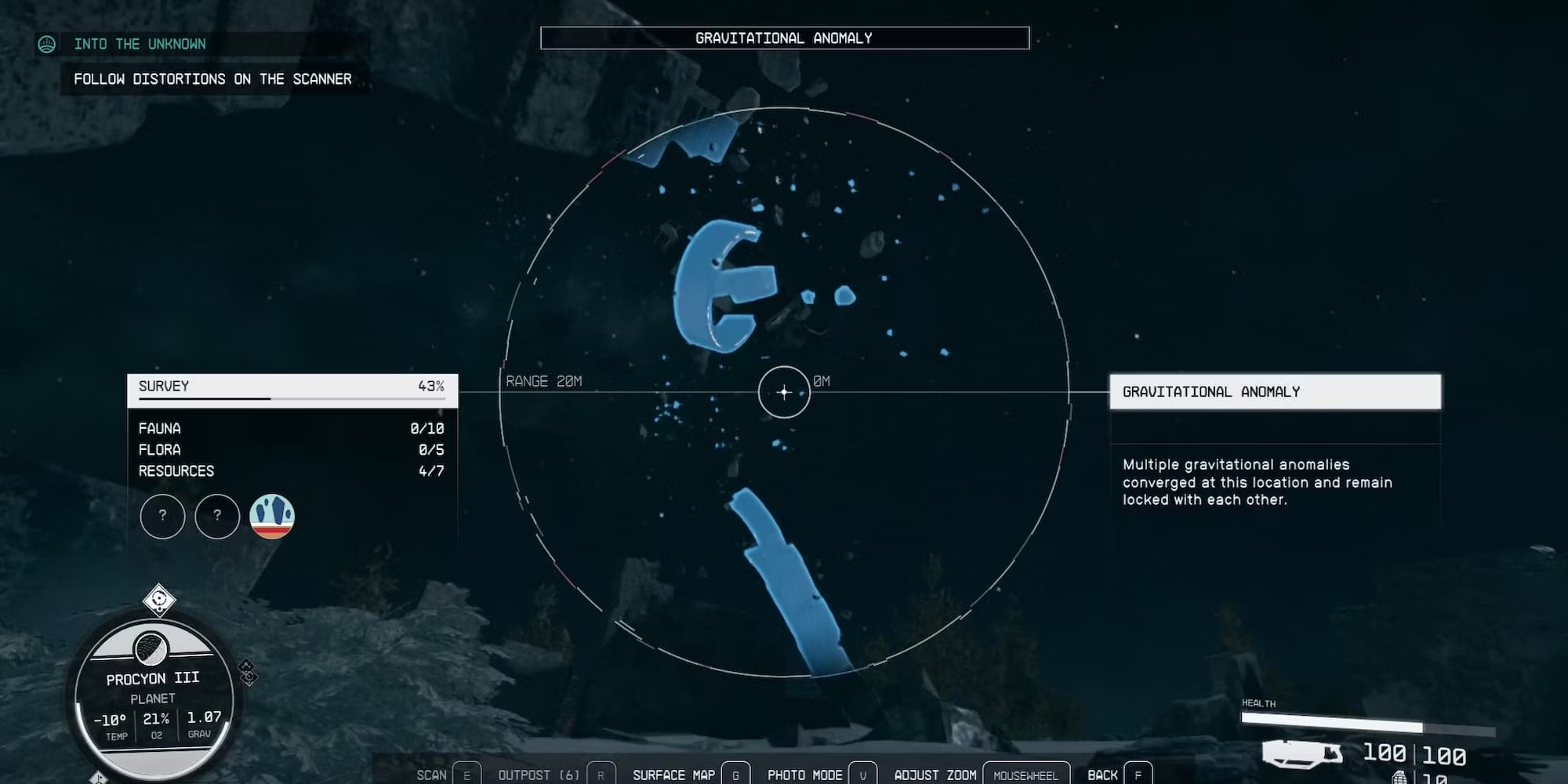The width and height of the screenshot is (1568, 784).
Task: Select the Back option to exit scanner
Action: (x=1102, y=775)
